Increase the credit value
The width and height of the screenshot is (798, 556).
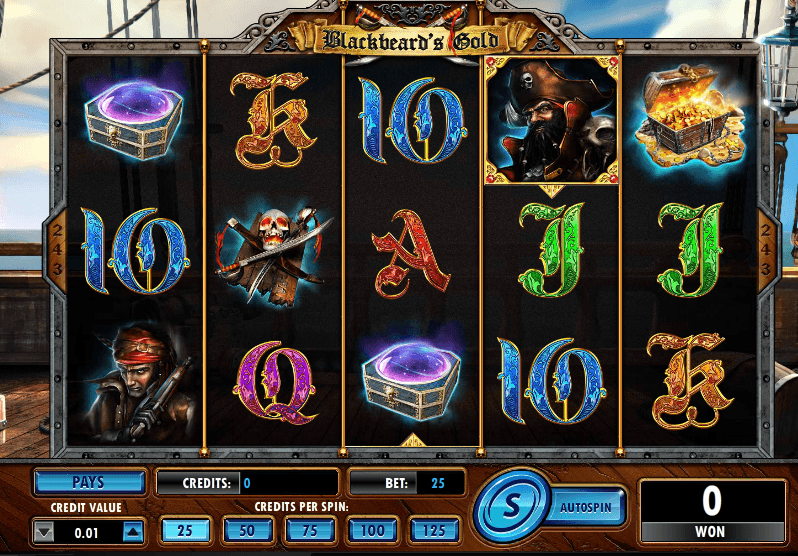click(133, 533)
